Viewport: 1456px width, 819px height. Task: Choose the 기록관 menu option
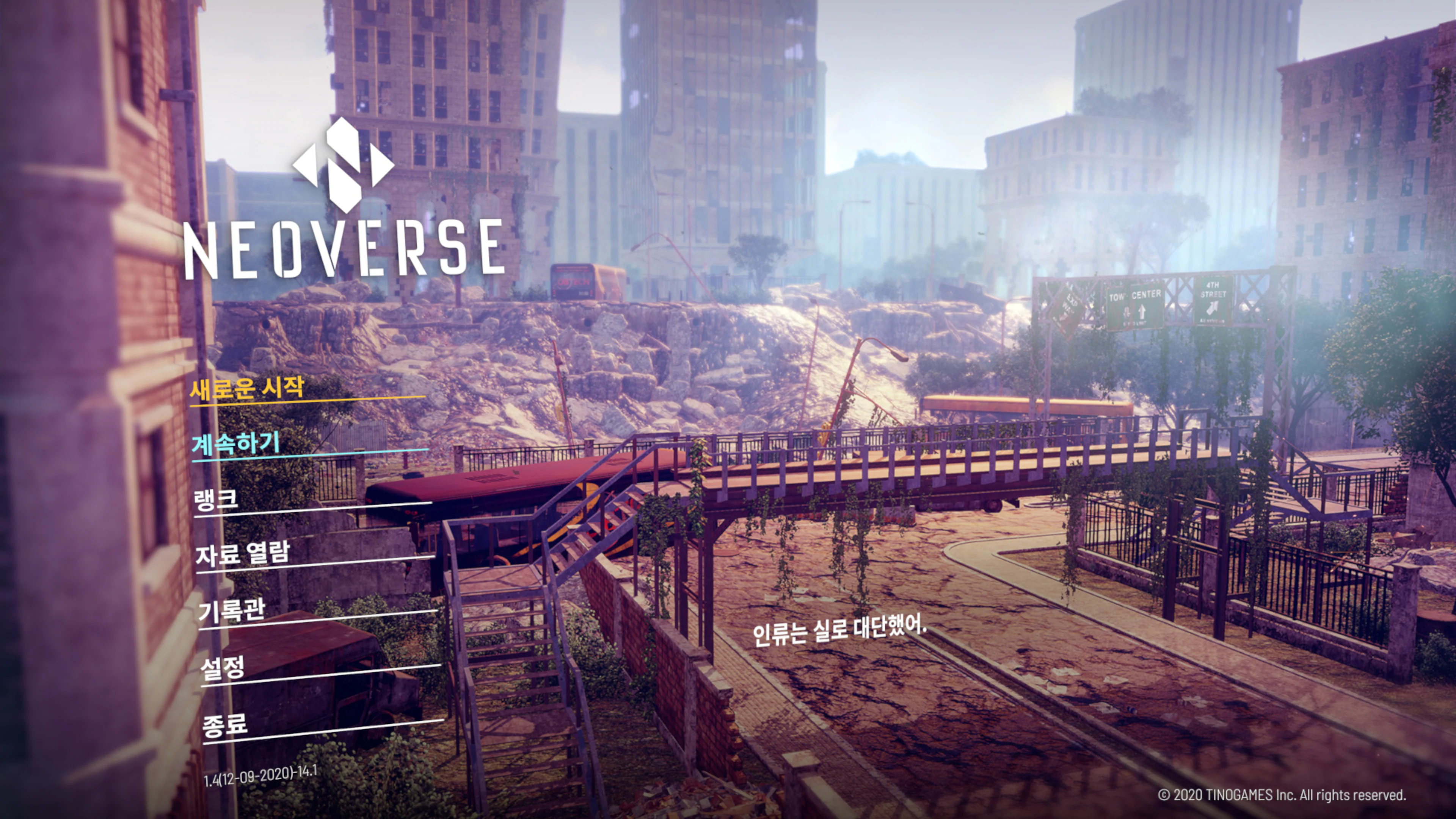(x=231, y=610)
